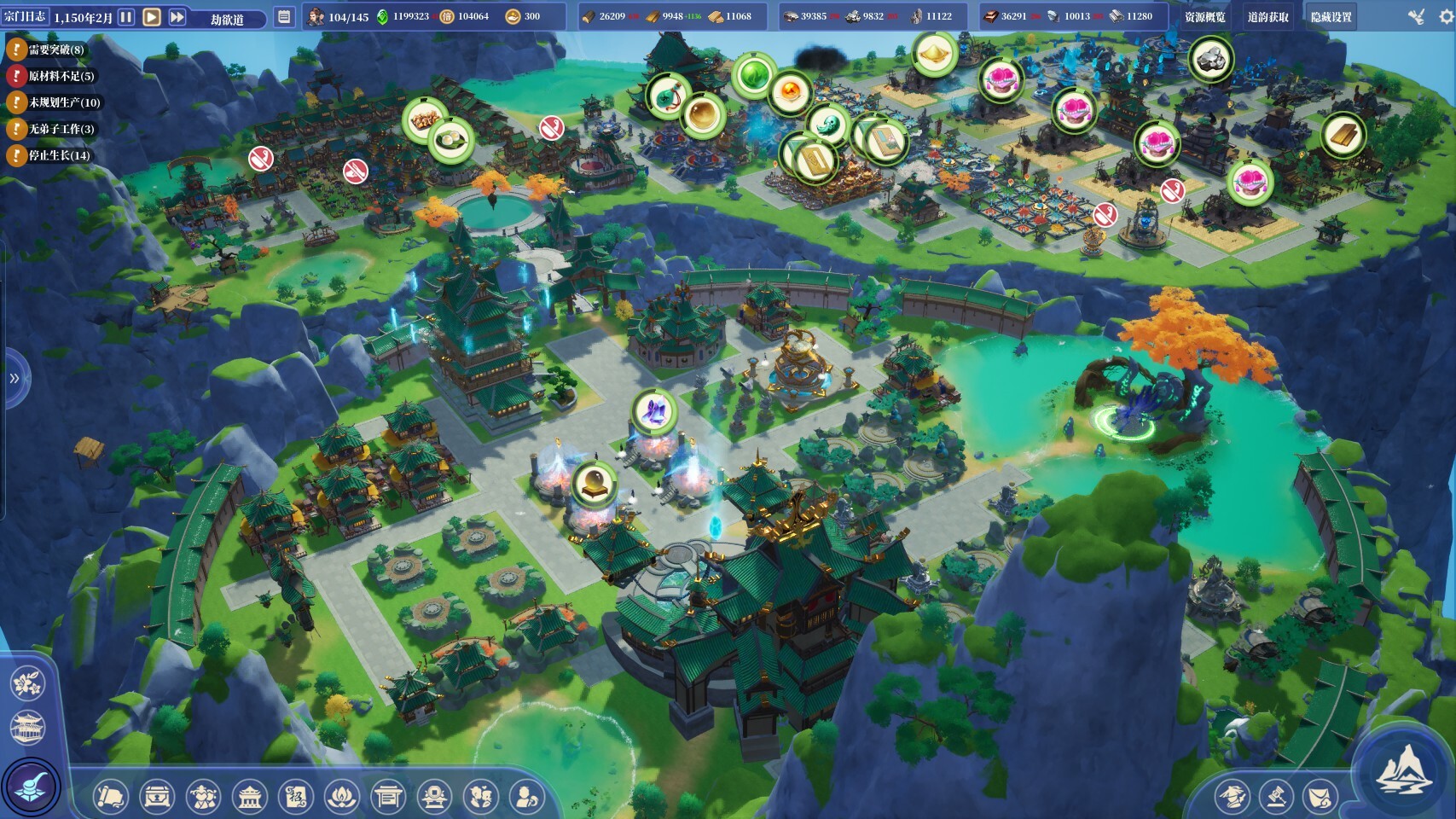Enable normal play speed button

[x=150, y=15]
